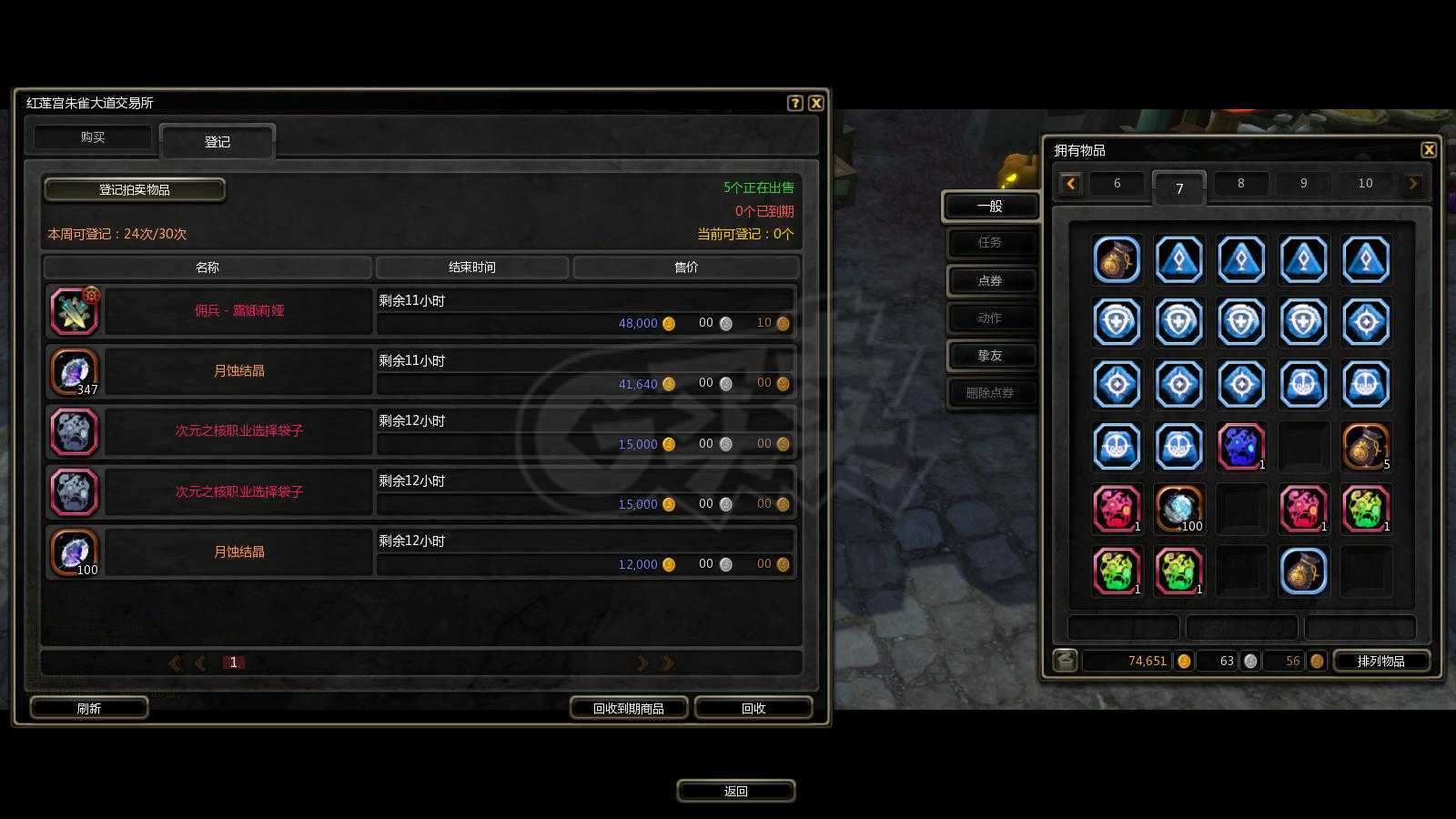Select the crystal item stack of 100
The image size is (1456, 819).
click(1179, 509)
